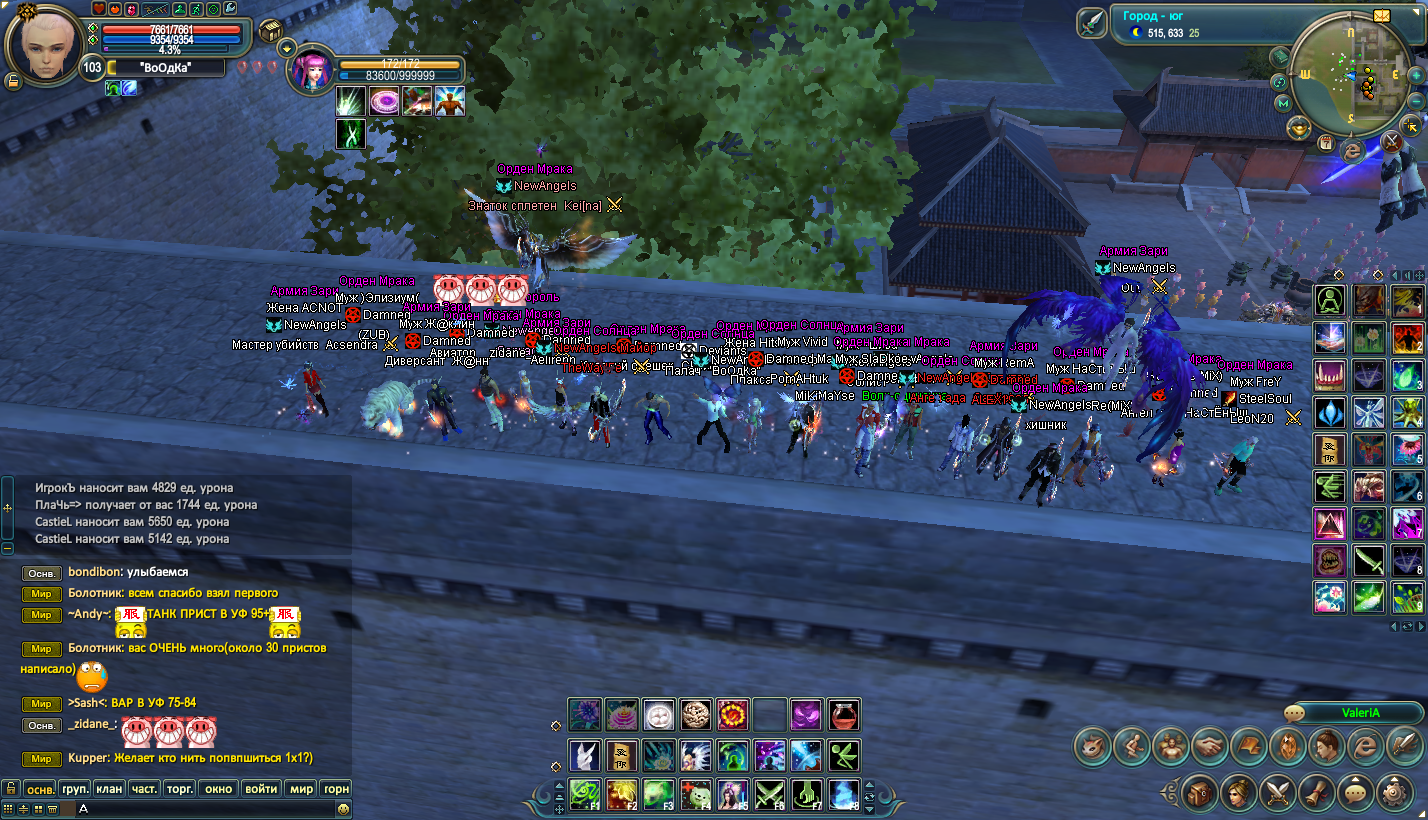Viewport: 1428px width, 820px height.
Task: Open the pet fox menu button
Action: coord(1092,745)
